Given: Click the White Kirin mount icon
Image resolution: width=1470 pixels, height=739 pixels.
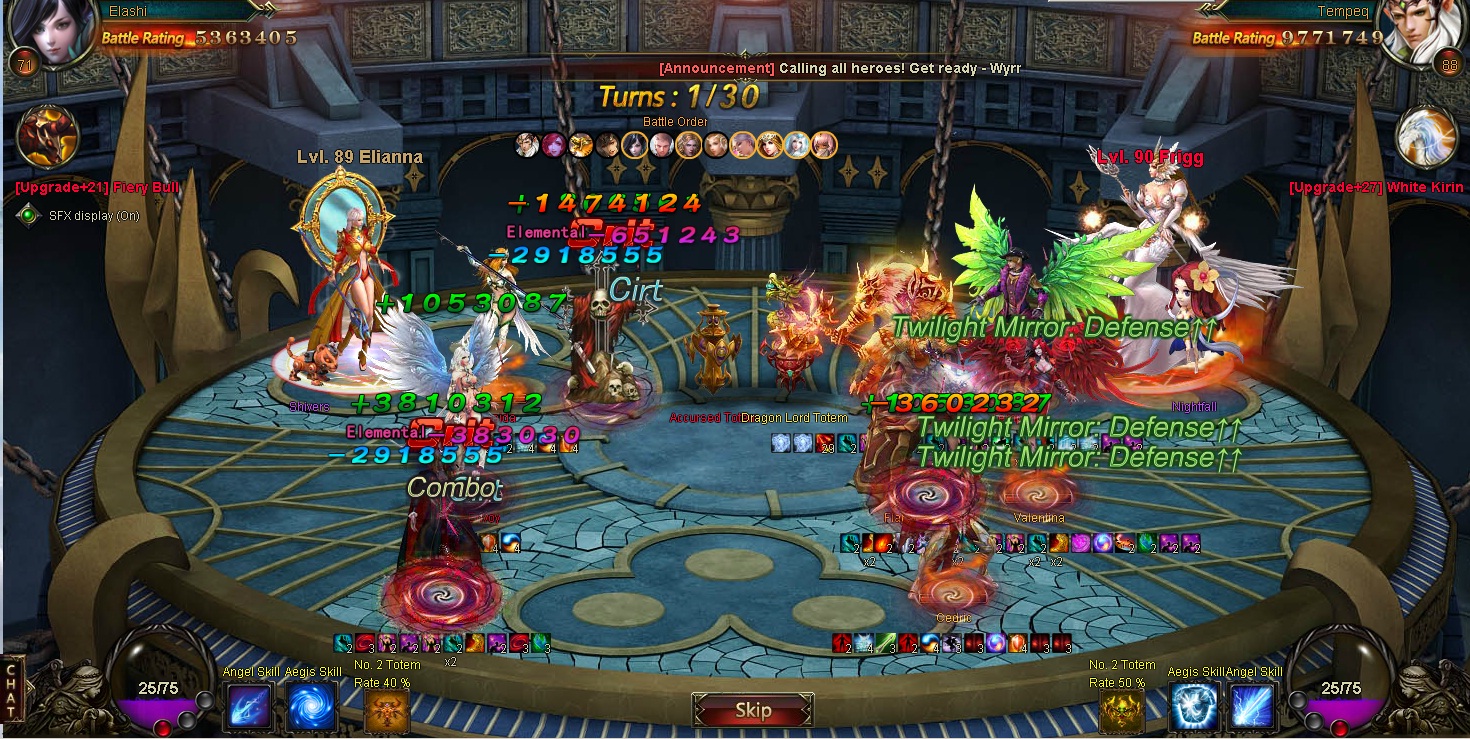Looking at the screenshot, I should point(1425,137).
